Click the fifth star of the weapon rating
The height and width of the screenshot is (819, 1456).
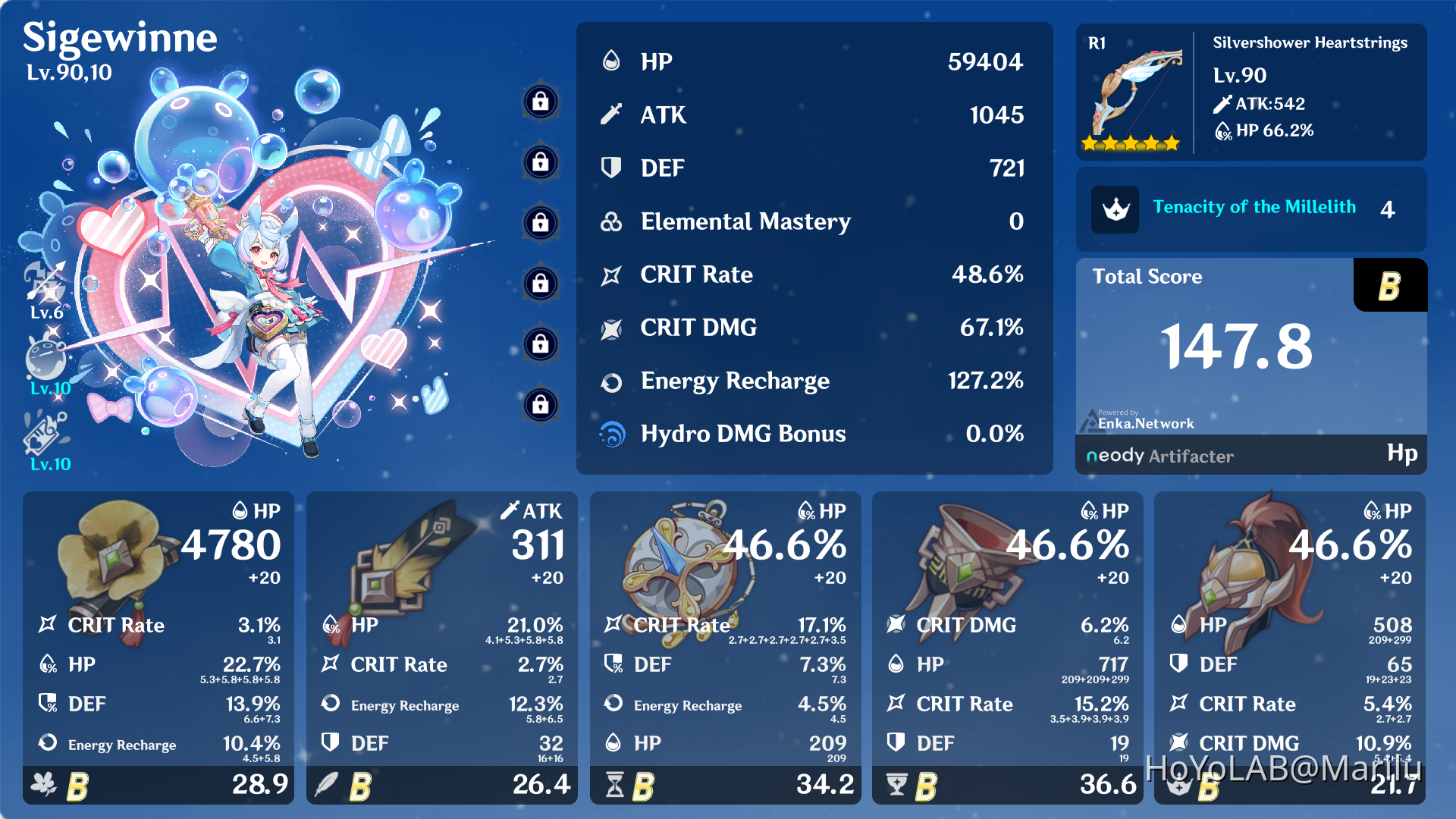[x=1170, y=141]
